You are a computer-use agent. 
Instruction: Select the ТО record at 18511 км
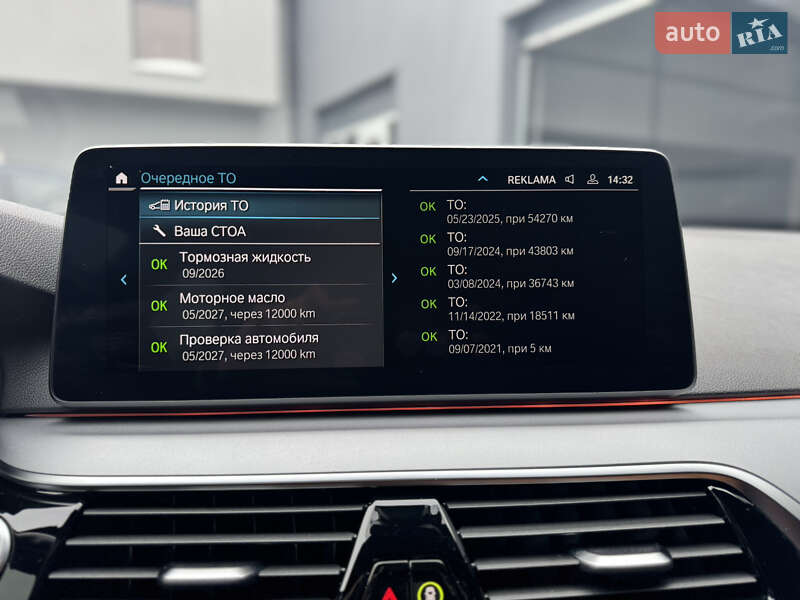point(510,309)
